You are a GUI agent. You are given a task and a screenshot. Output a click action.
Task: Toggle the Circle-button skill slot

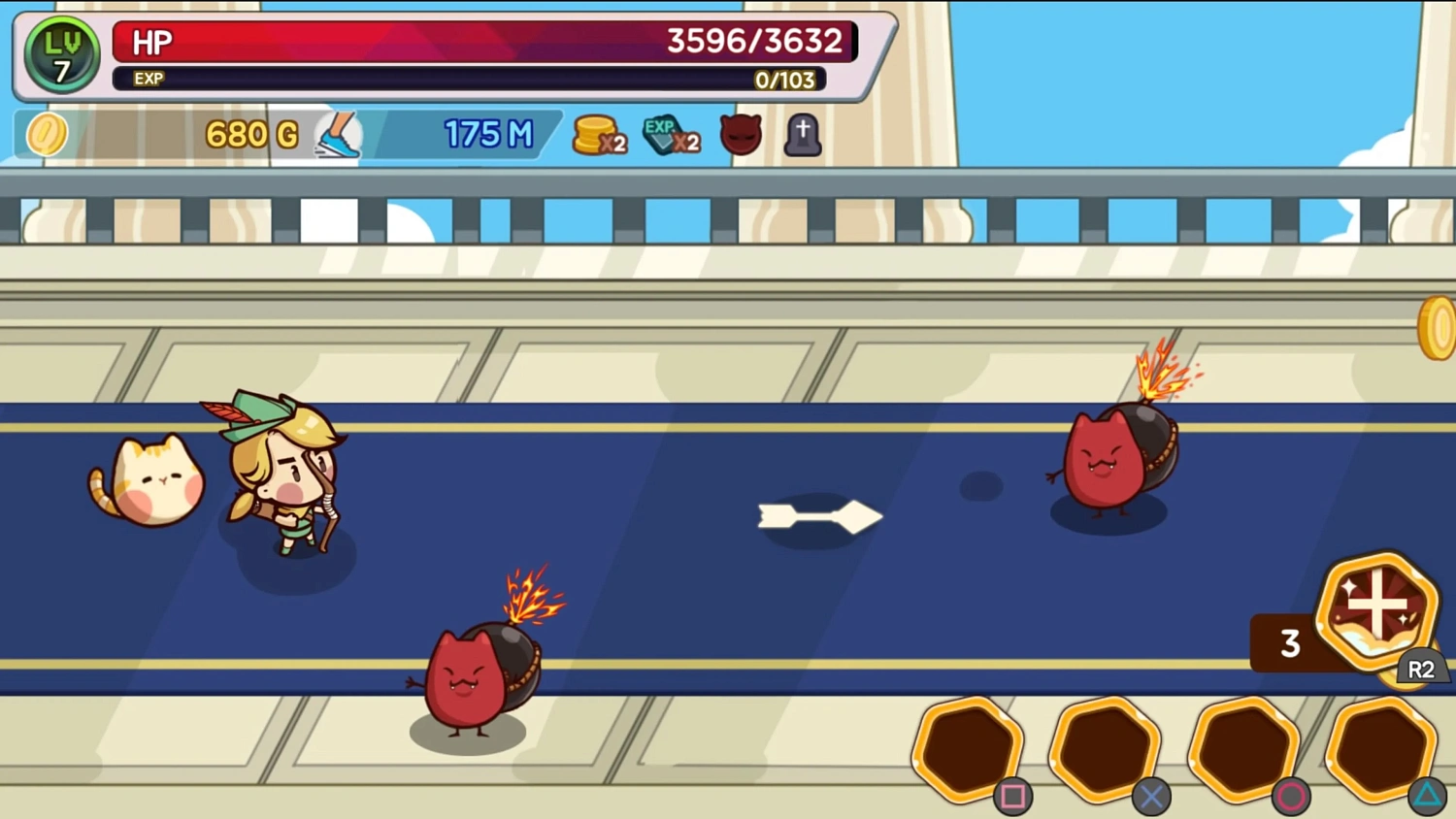pyautogui.click(x=1245, y=749)
